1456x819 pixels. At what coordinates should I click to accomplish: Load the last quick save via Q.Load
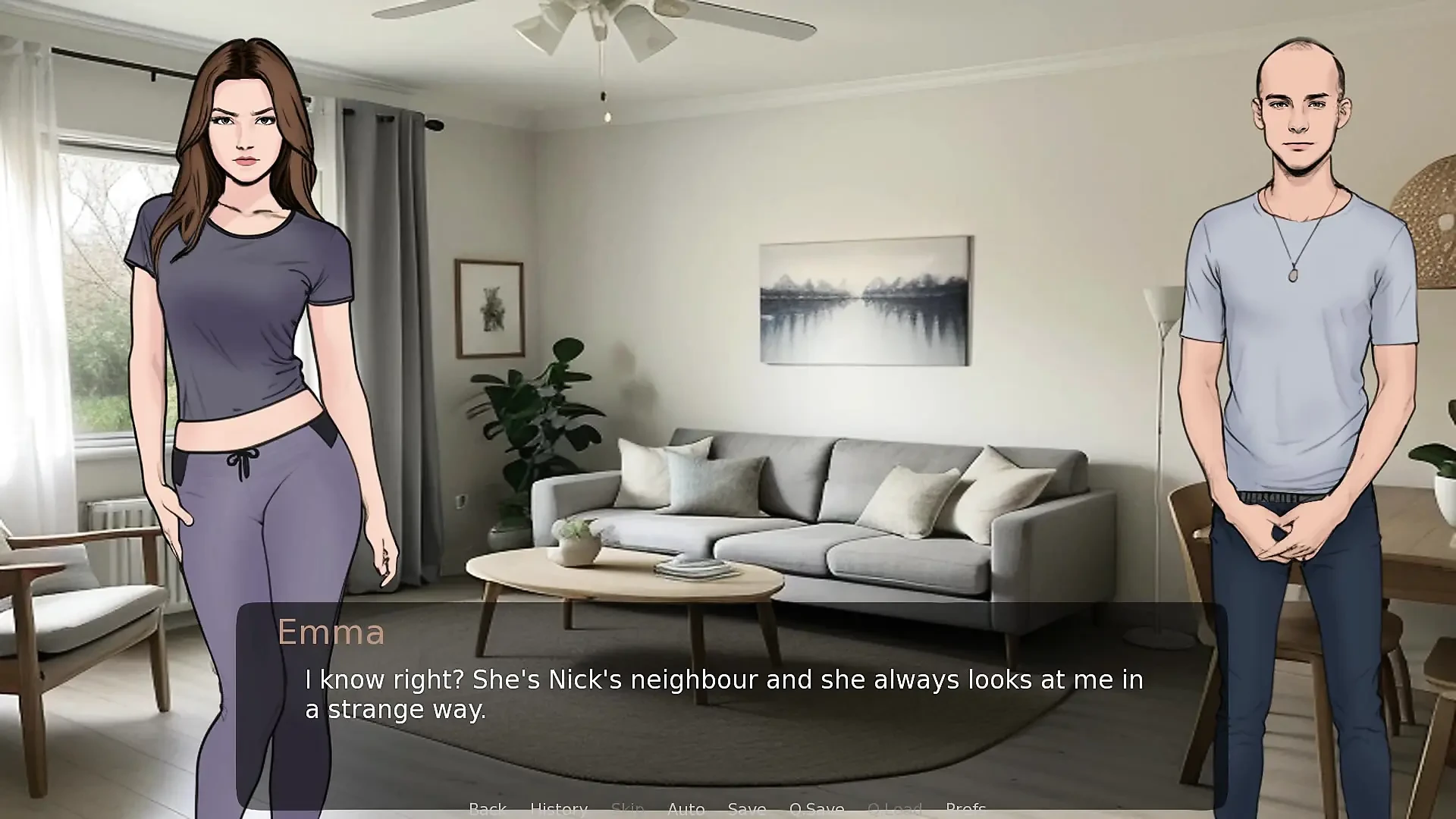coord(896,808)
